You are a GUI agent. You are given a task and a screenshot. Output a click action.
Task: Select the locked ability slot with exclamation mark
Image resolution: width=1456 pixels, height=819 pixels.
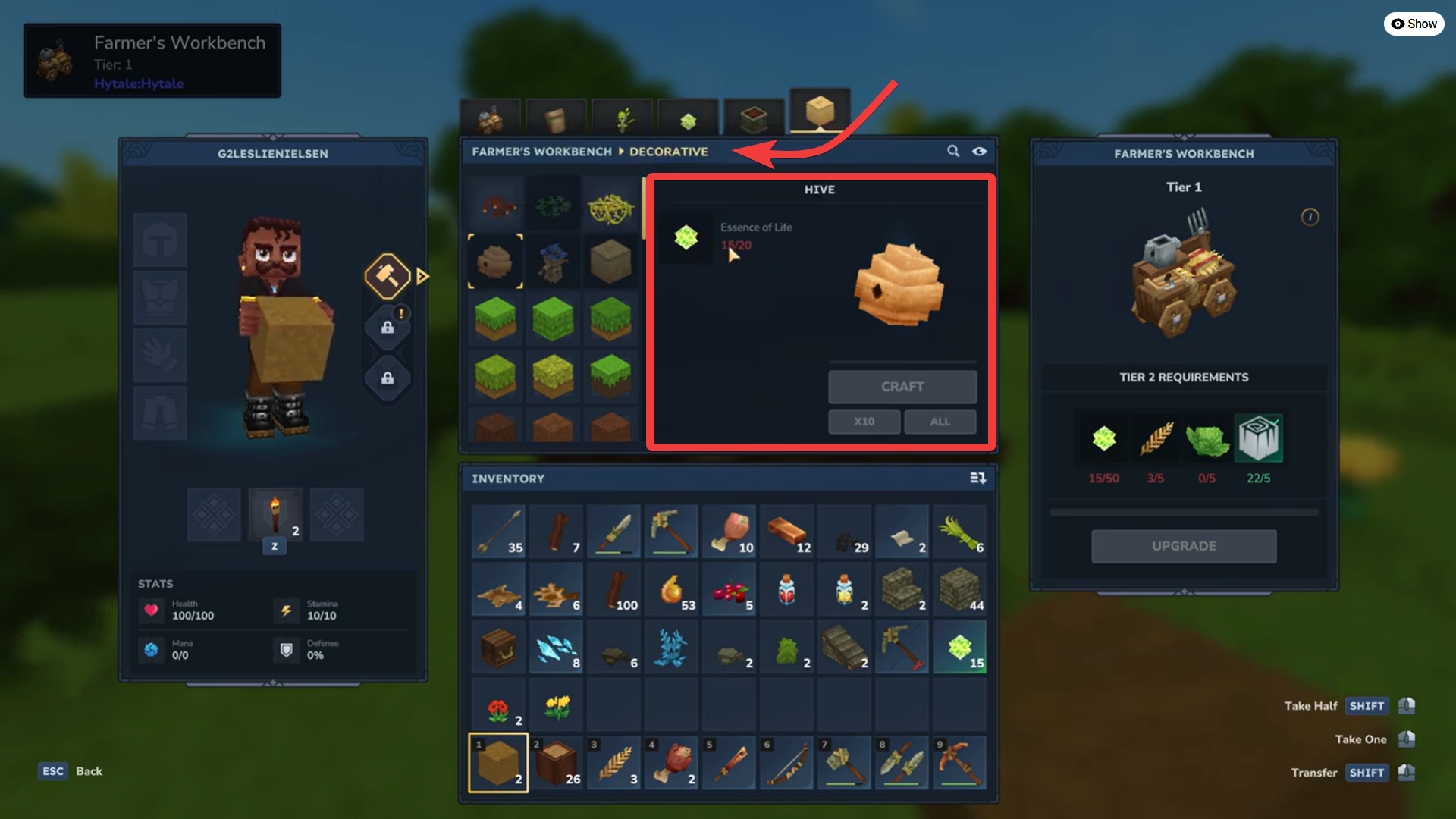(388, 328)
